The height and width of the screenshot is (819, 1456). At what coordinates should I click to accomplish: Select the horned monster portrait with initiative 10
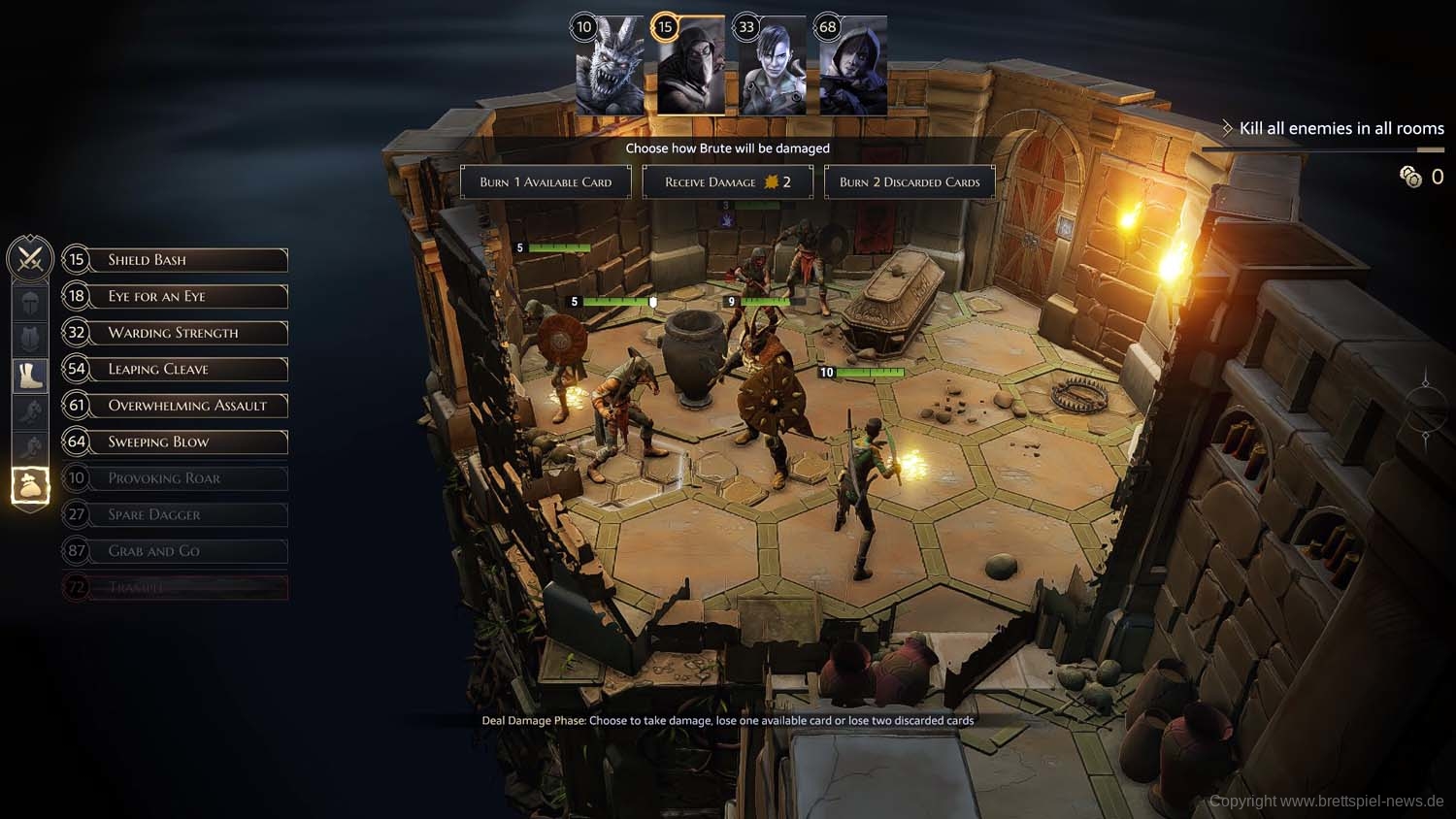pyautogui.click(x=610, y=68)
